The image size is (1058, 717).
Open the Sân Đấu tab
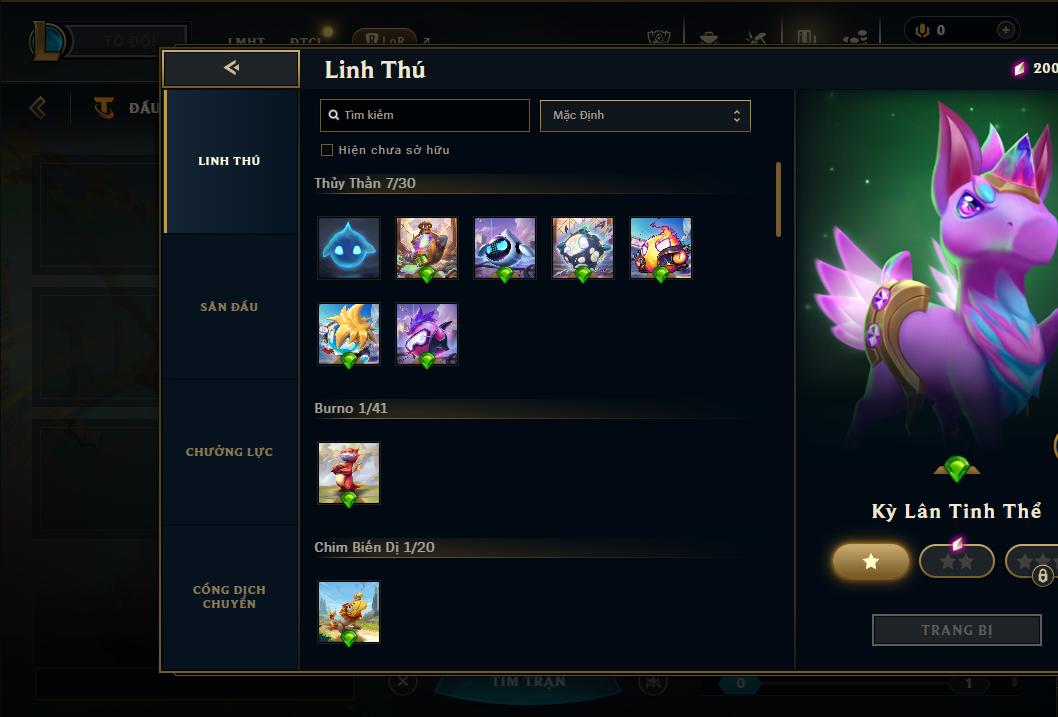click(x=229, y=307)
